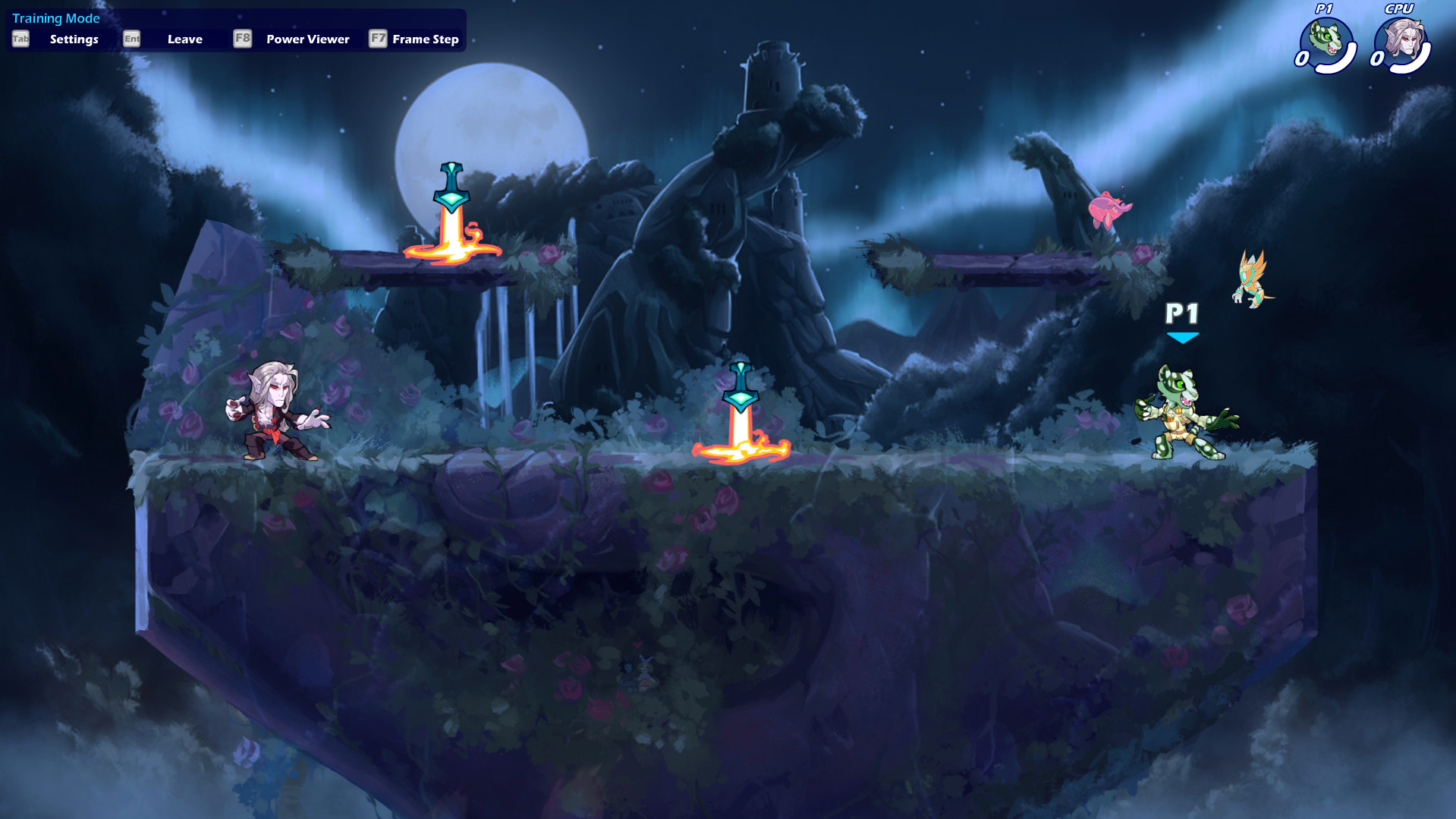Click the CPU stock counter showing zero

click(1376, 59)
